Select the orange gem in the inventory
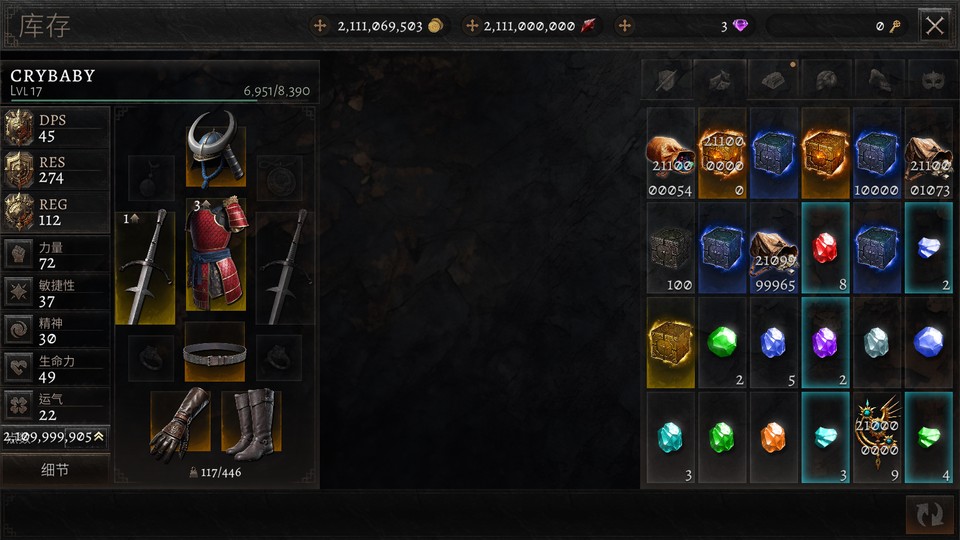 [x=774, y=437]
